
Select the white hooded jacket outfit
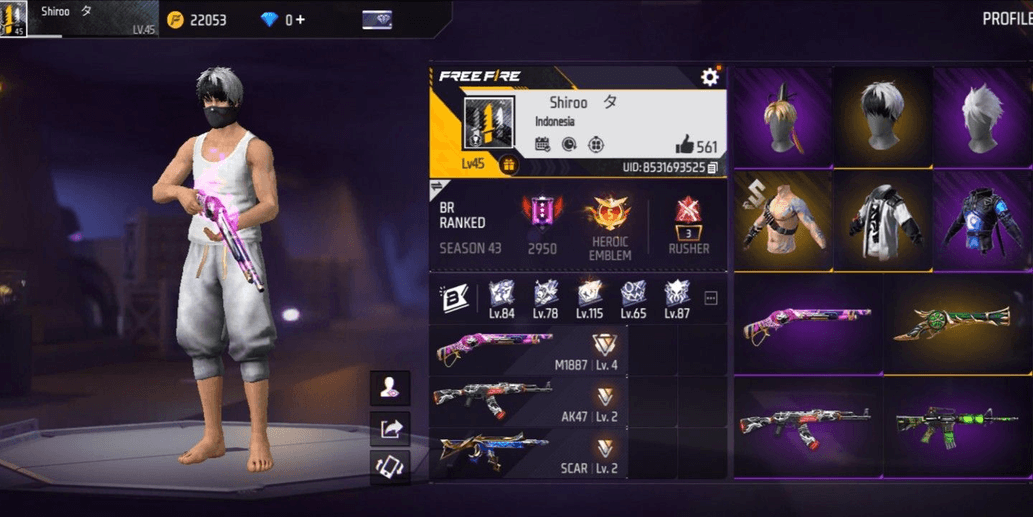882,220
